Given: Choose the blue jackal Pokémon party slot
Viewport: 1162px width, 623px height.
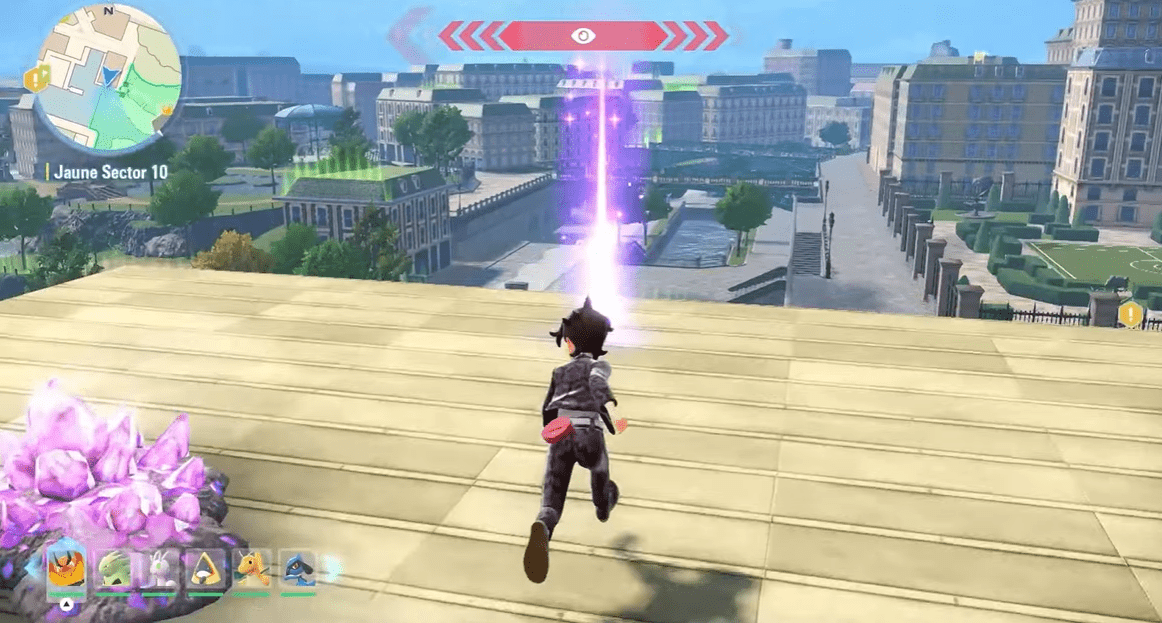Looking at the screenshot, I should tap(298, 570).
